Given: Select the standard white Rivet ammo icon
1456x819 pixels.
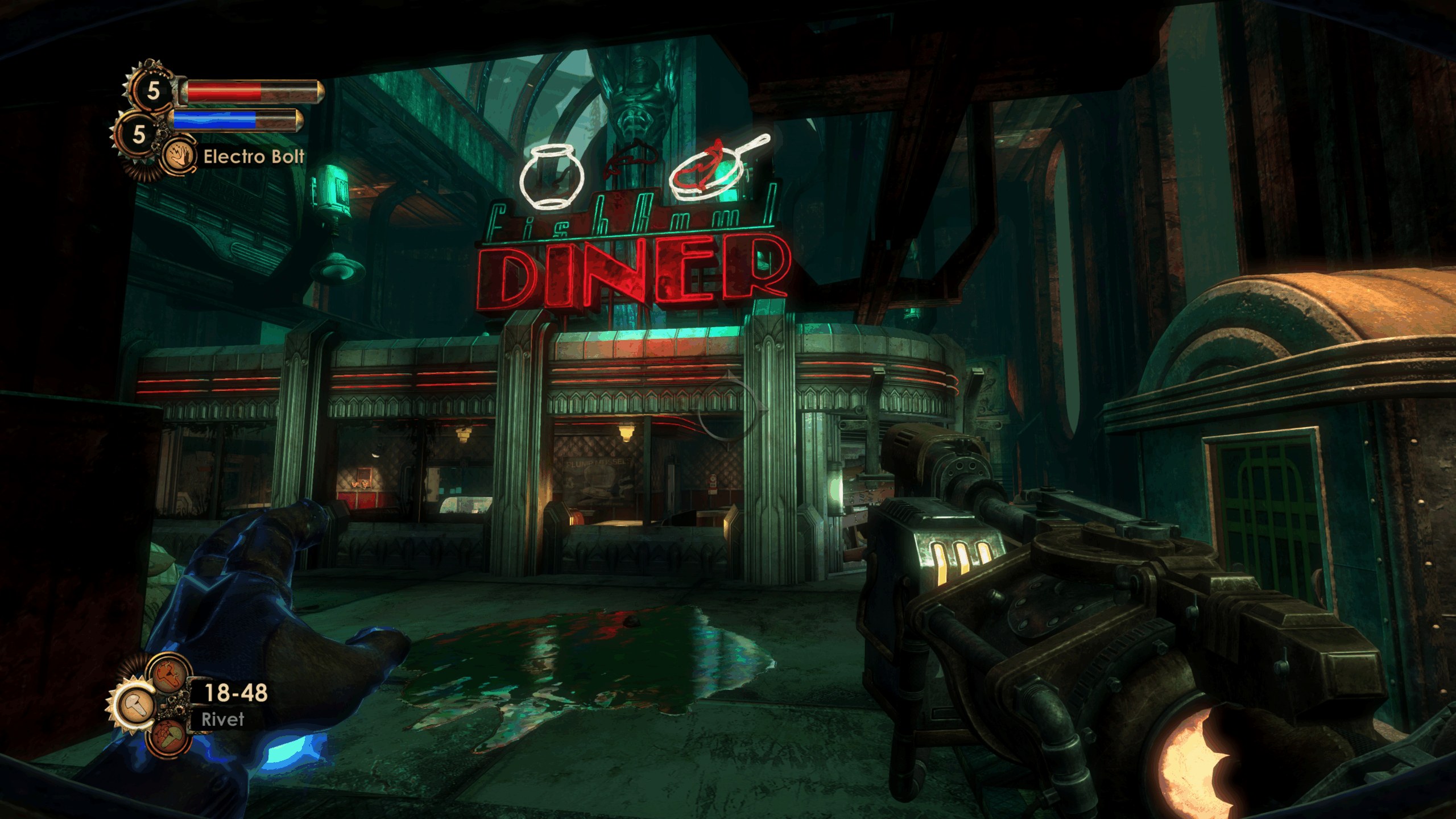Looking at the screenshot, I should pos(135,705).
